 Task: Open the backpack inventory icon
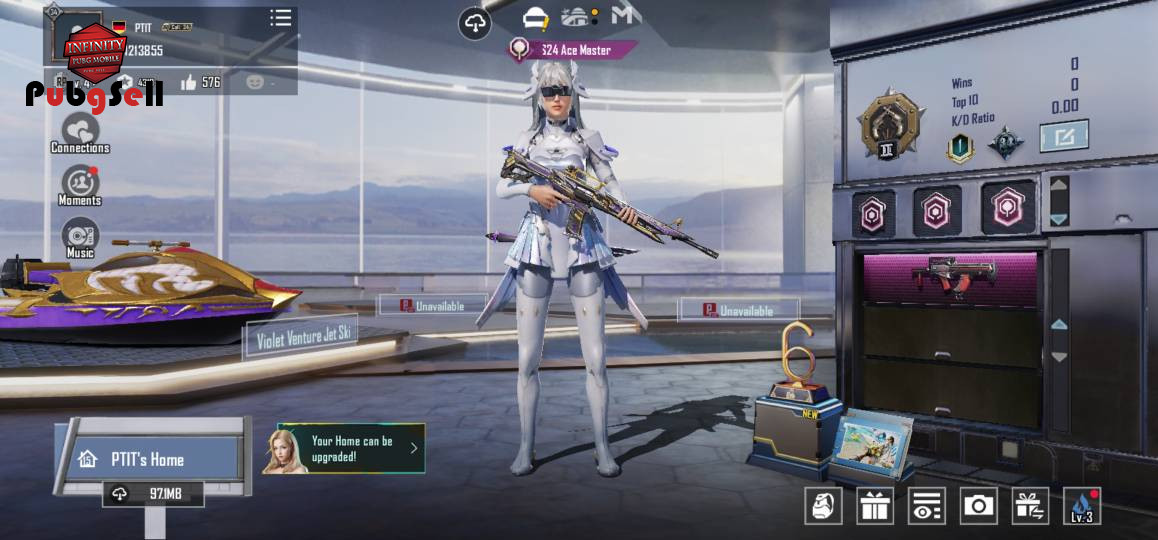pyautogui.click(x=823, y=506)
